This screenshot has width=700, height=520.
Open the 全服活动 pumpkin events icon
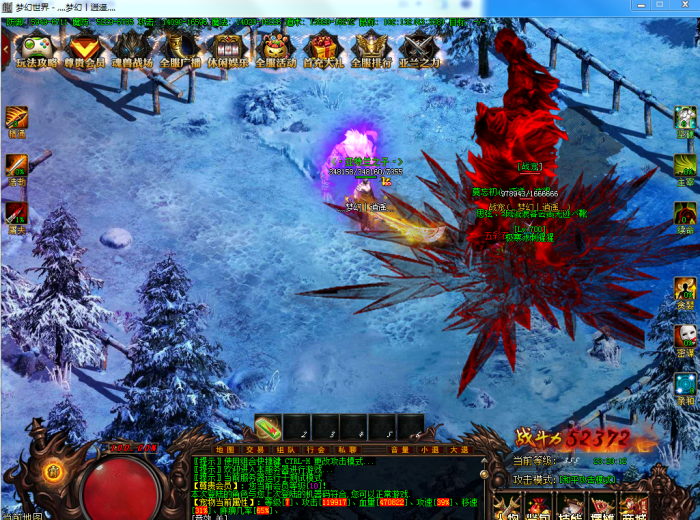pos(276,49)
